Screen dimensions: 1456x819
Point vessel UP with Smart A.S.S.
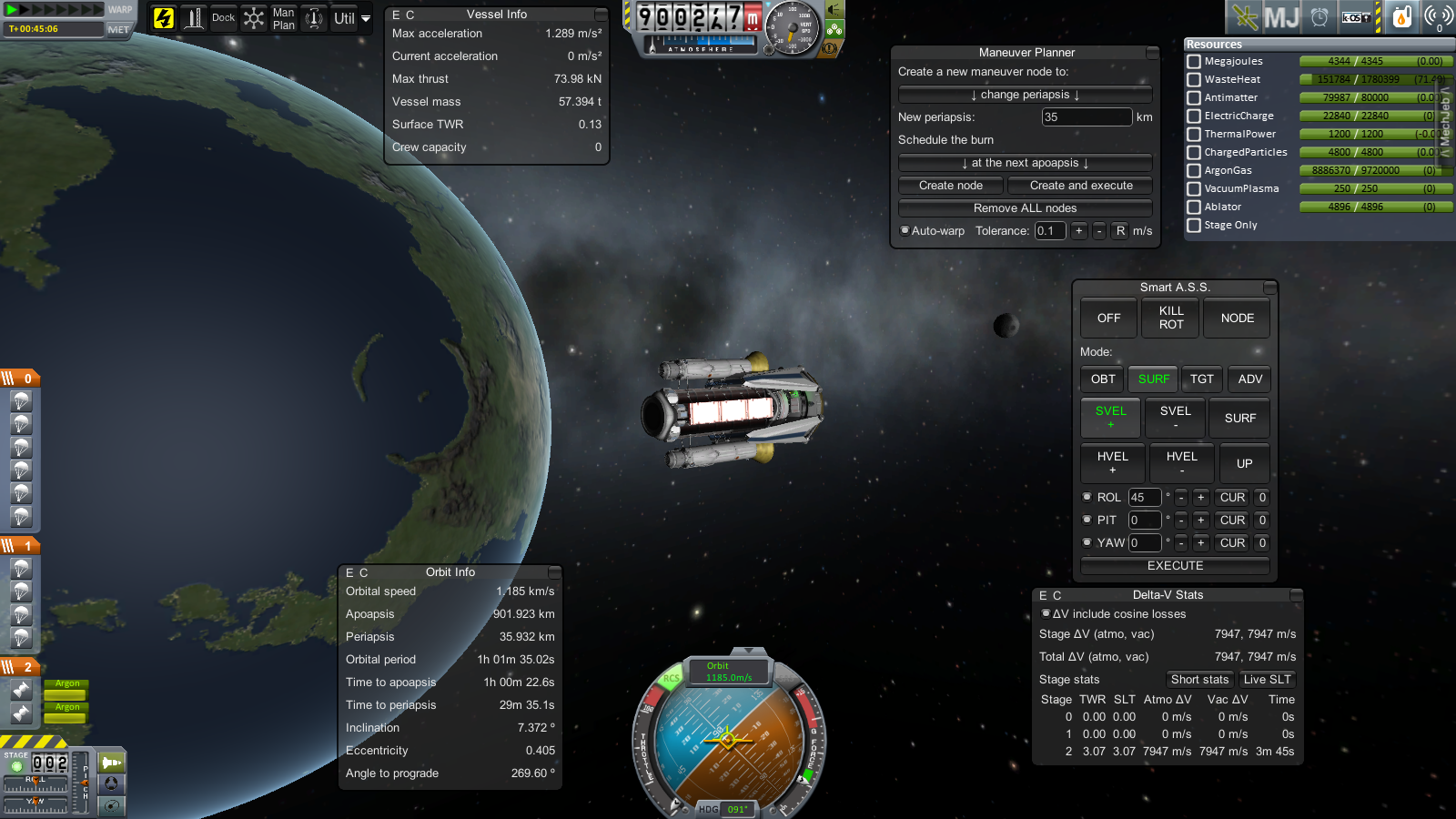[x=1244, y=463]
